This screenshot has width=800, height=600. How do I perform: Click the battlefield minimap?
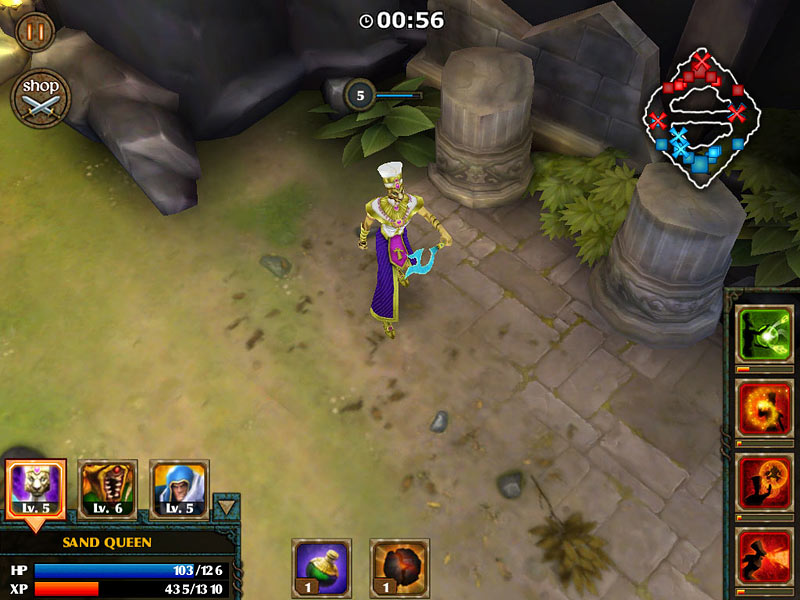(x=698, y=120)
